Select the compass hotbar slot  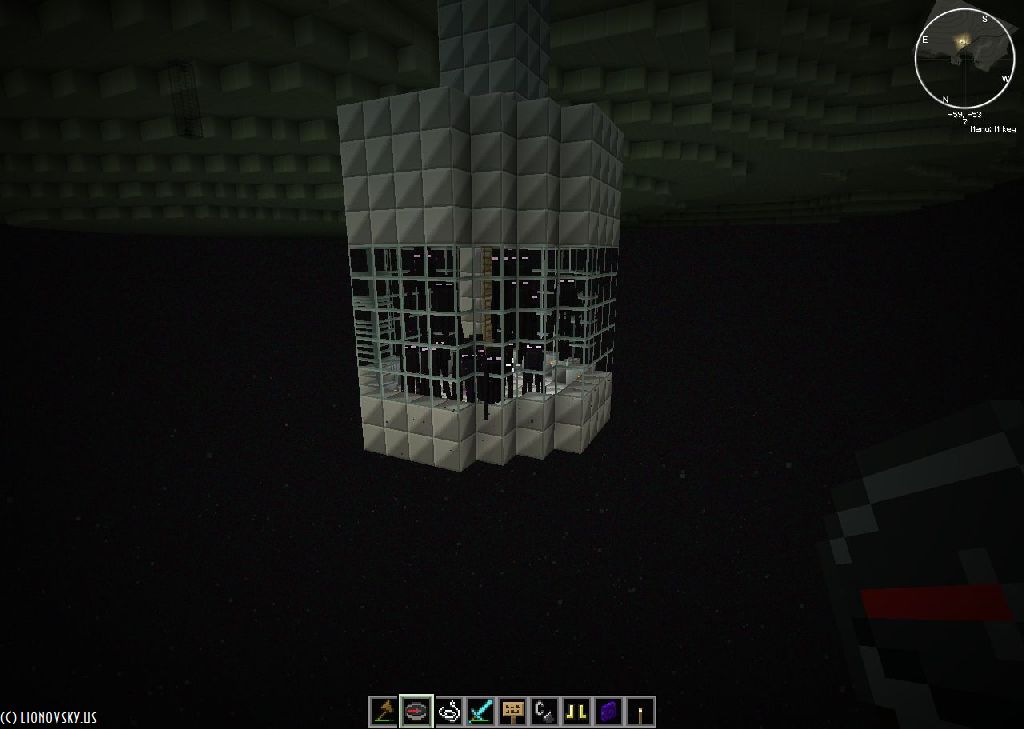[416, 711]
